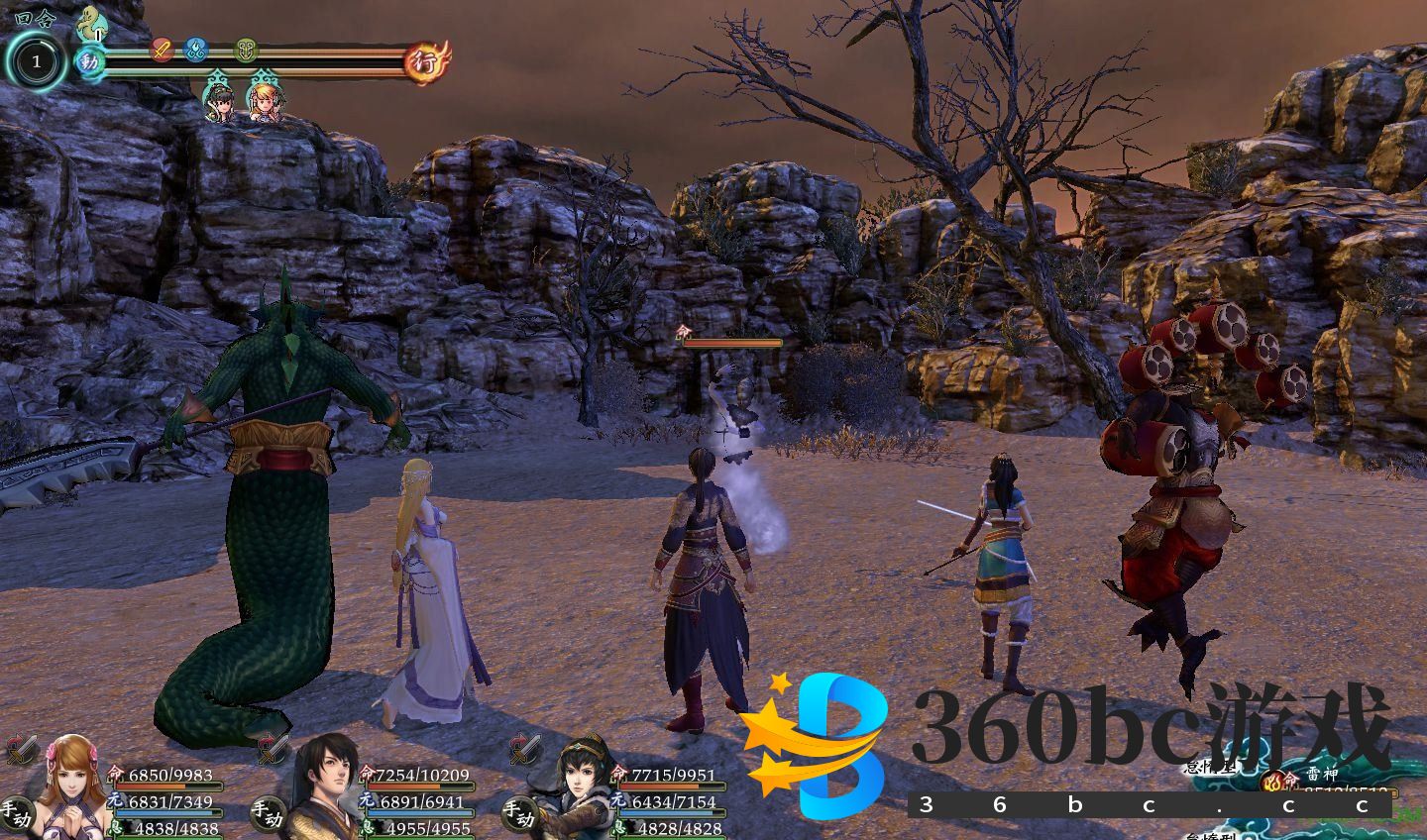Select the dark-haired chibi portrait on turn bar
1427x840 pixels.
click(x=219, y=99)
